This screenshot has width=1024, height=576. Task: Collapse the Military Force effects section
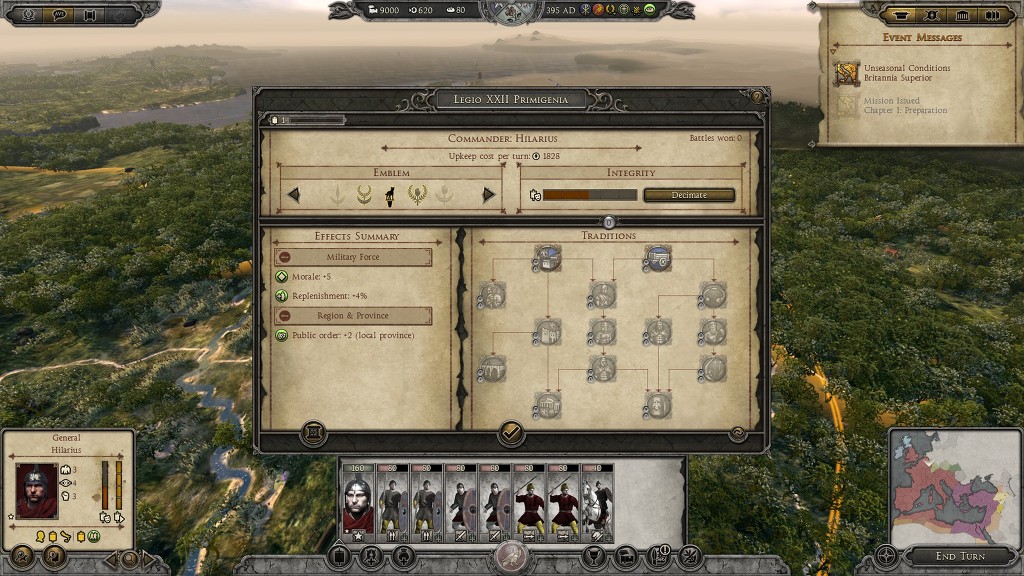[x=284, y=257]
